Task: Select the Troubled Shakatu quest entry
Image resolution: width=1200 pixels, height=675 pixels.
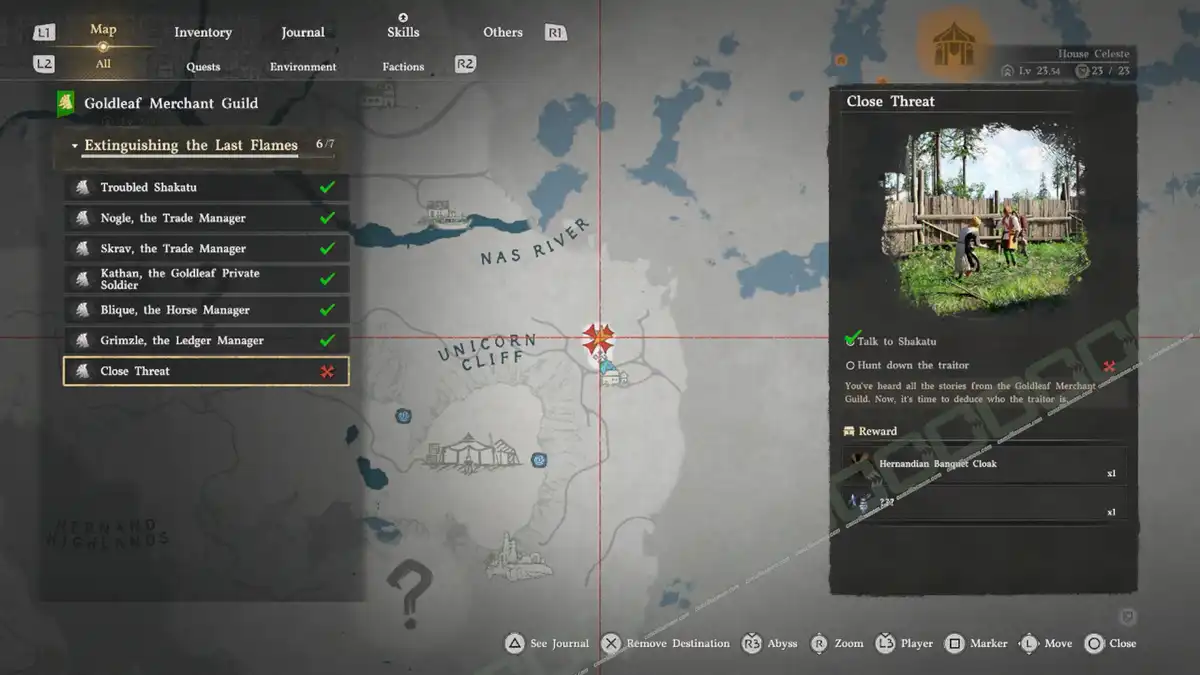Action: coord(206,187)
